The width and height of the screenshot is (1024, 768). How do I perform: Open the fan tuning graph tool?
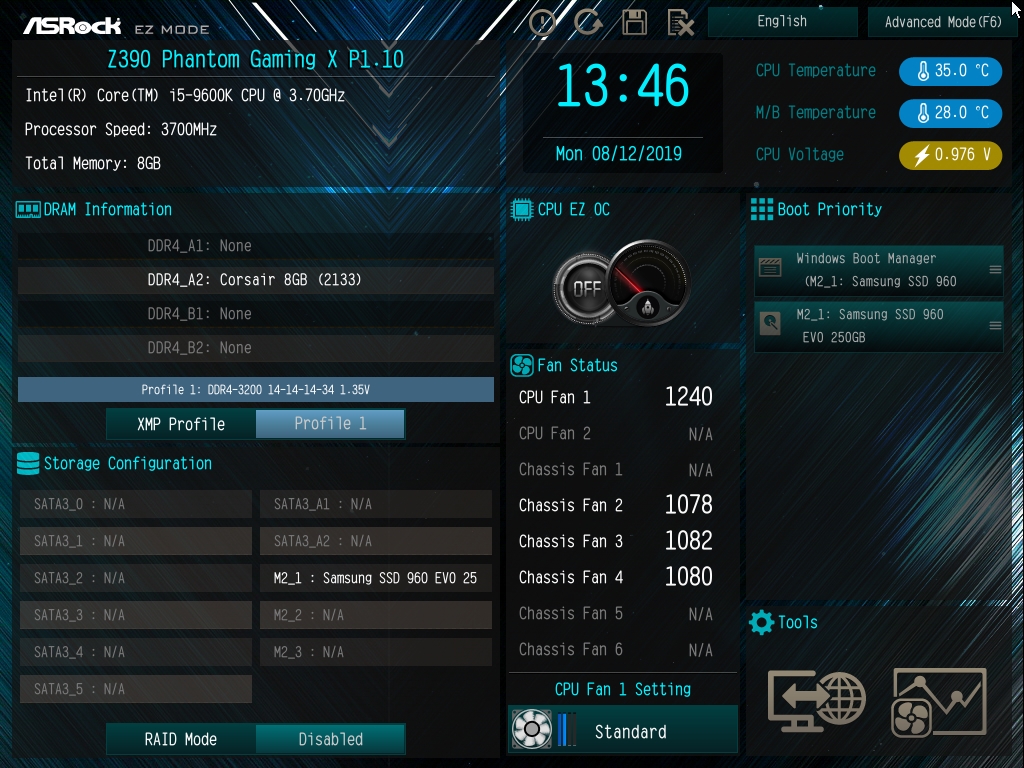[939, 697]
